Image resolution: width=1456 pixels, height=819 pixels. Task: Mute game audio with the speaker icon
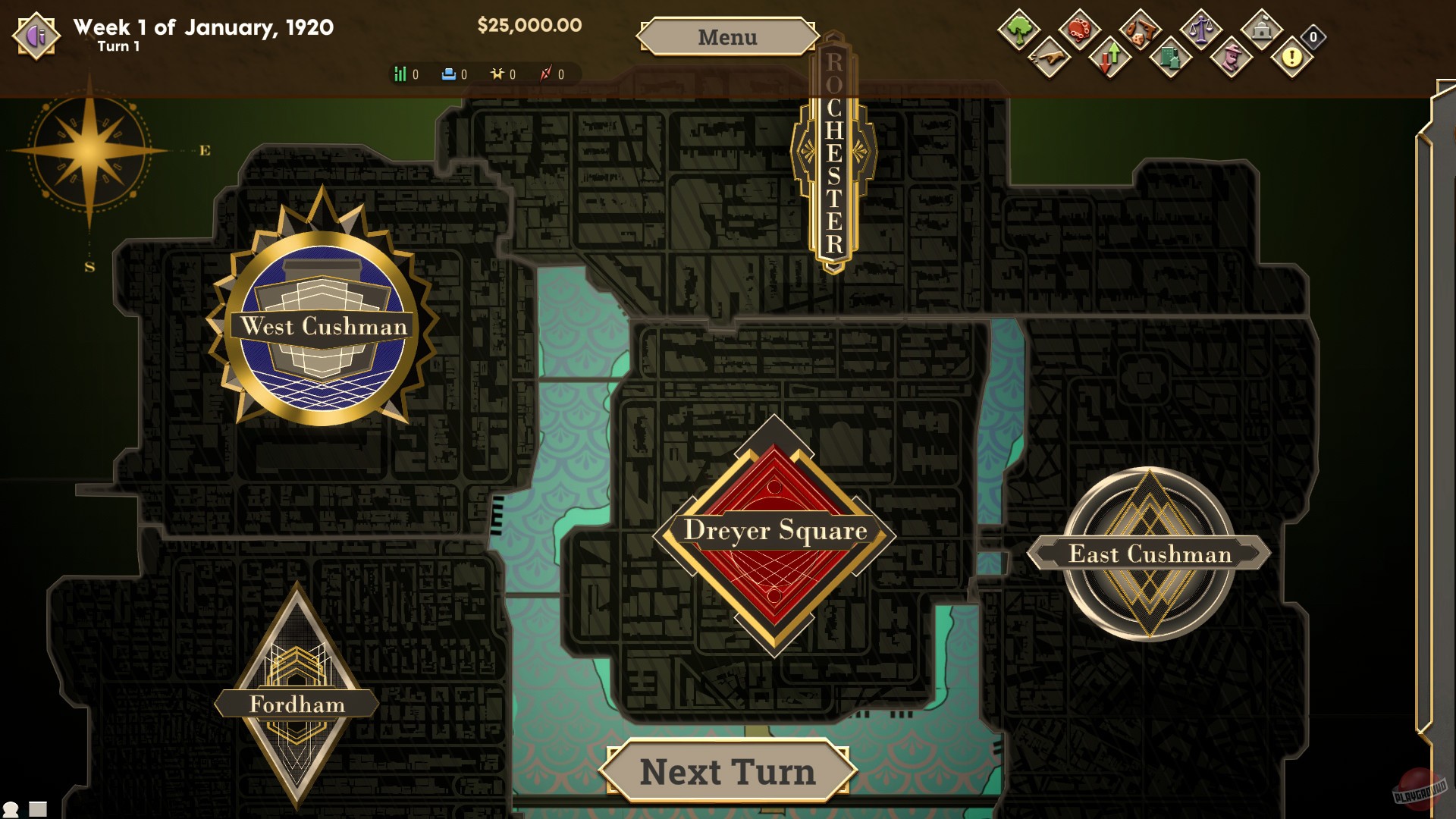pyautogui.click(x=35, y=35)
